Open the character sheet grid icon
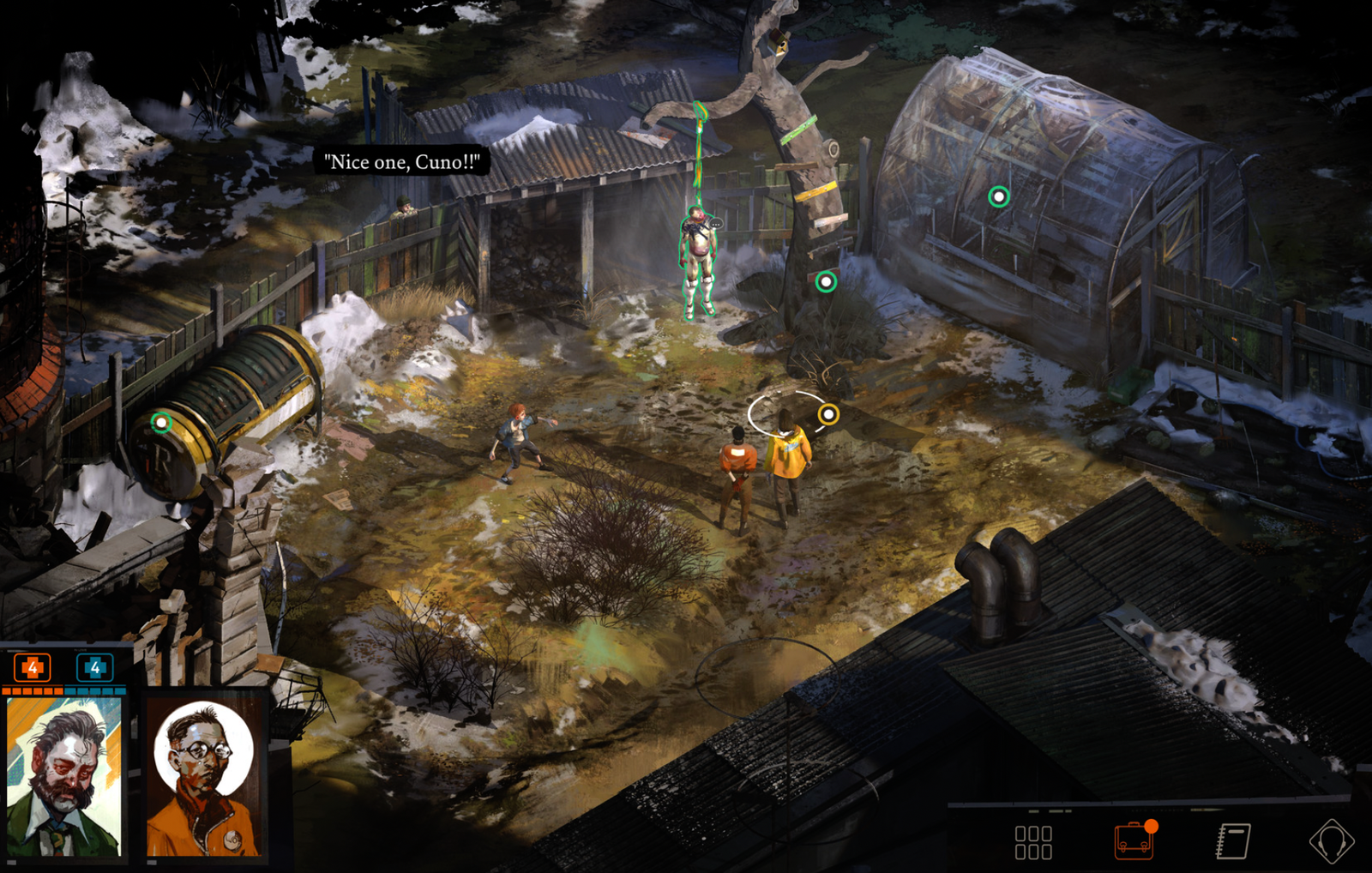The width and height of the screenshot is (1372, 873). tap(1032, 842)
